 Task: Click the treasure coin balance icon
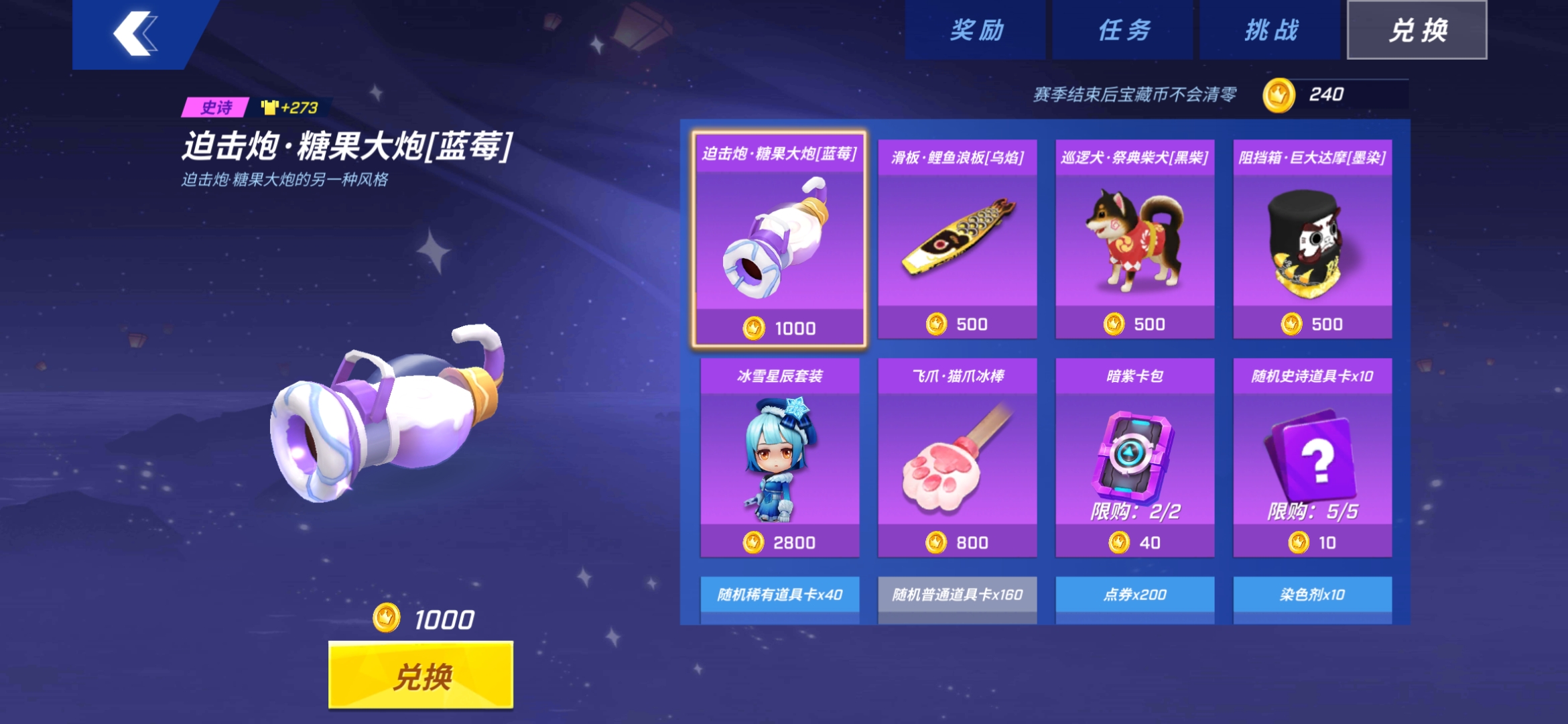pyautogui.click(x=1278, y=95)
